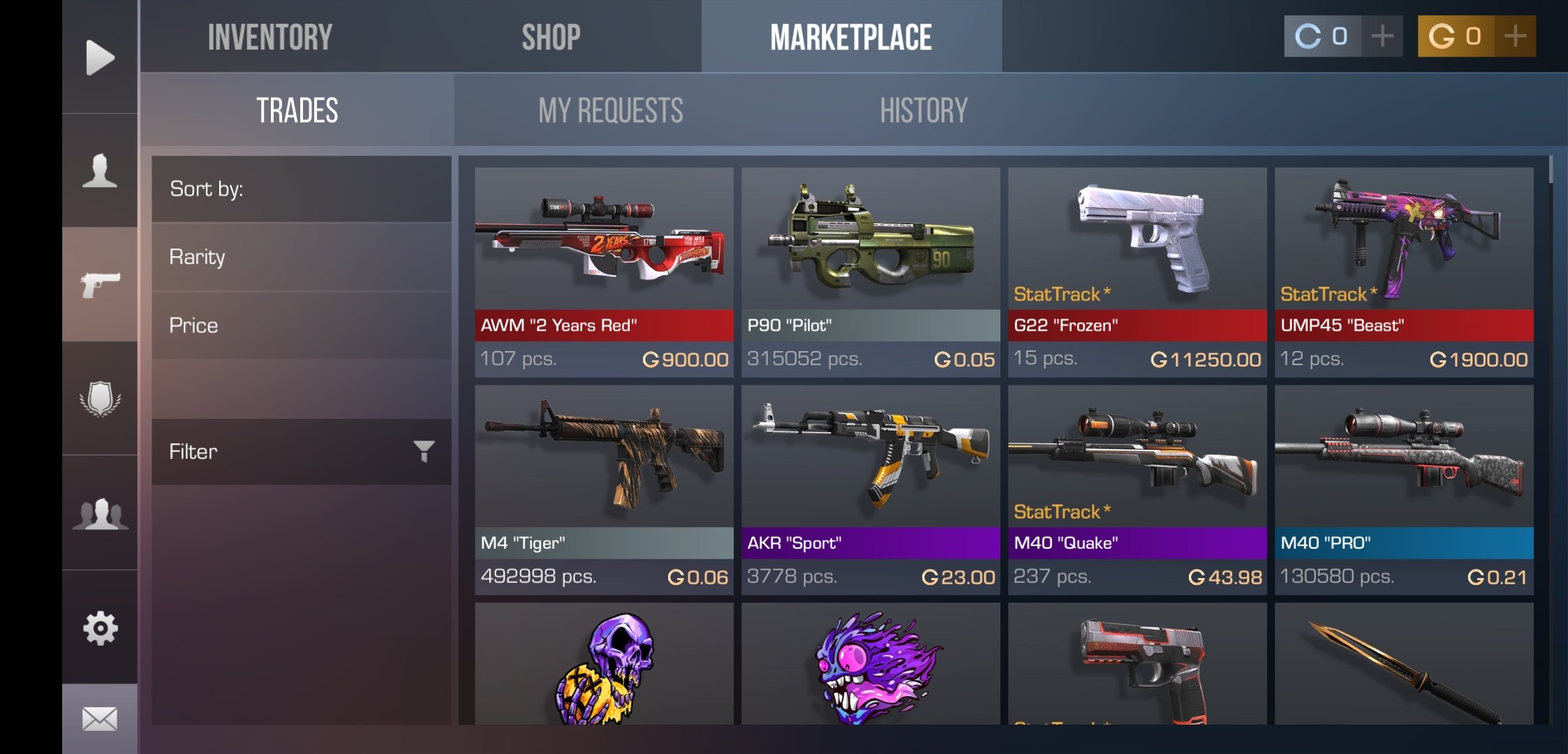Image resolution: width=1568 pixels, height=754 pixels.
Task: Choose the P90 "Pilot" listing
Action: (871, 272)
